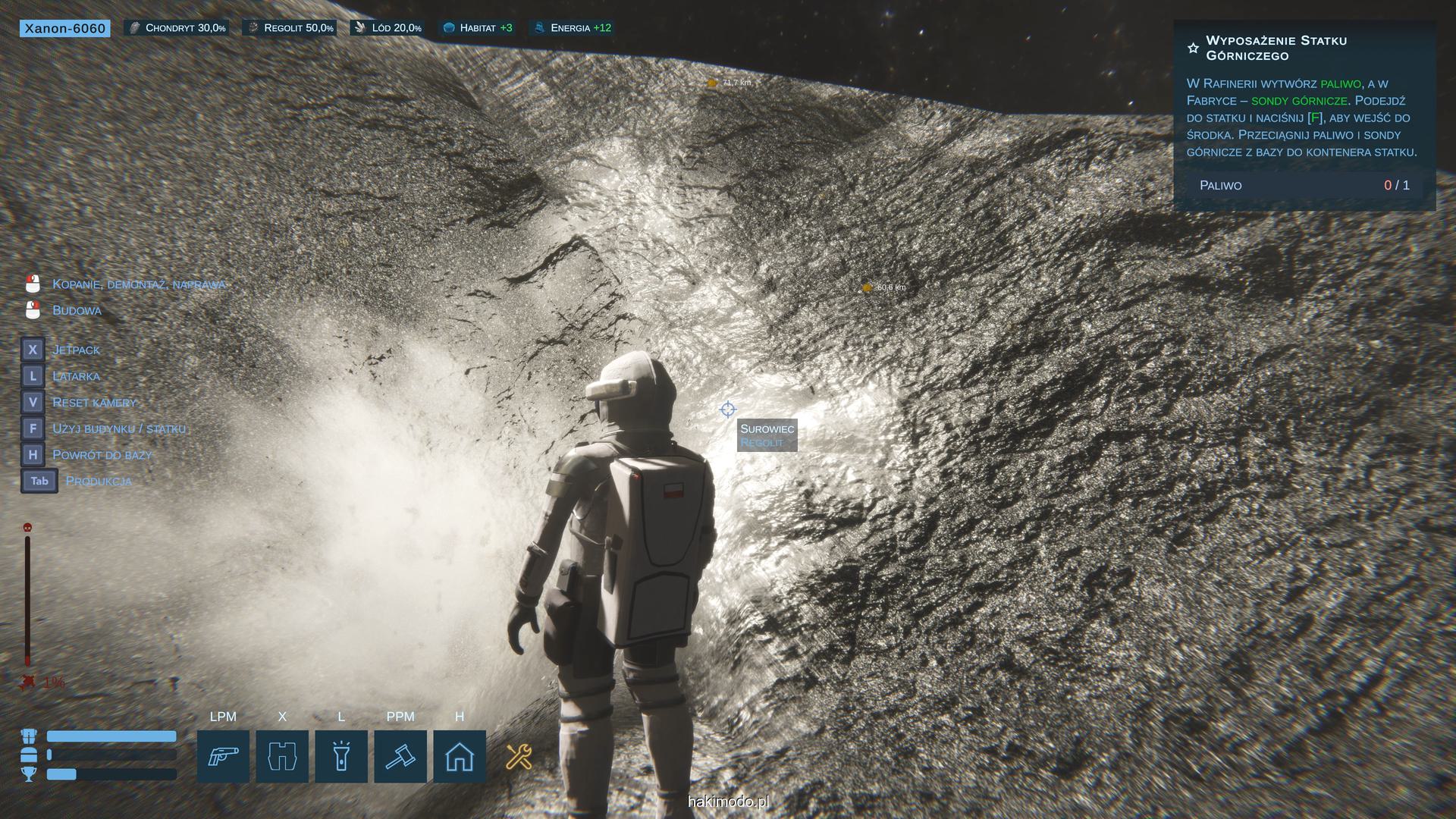
Task: Select the 60,6 km waypoint marker
Action: pyautogui.click(x=868, y=287)
